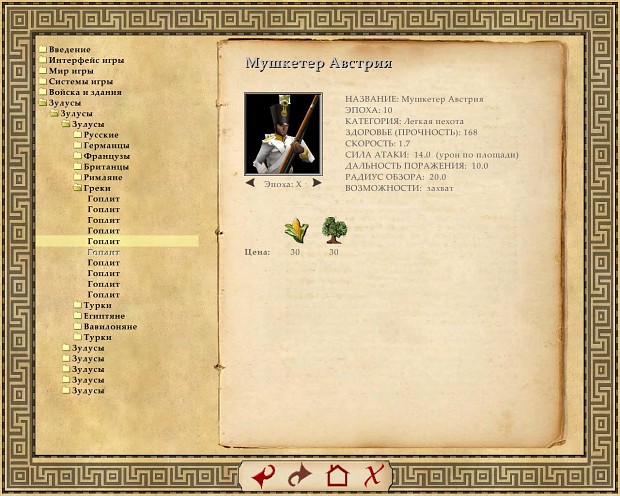
Task: Return to the encyclopedia home page
Action: [337, 476]
